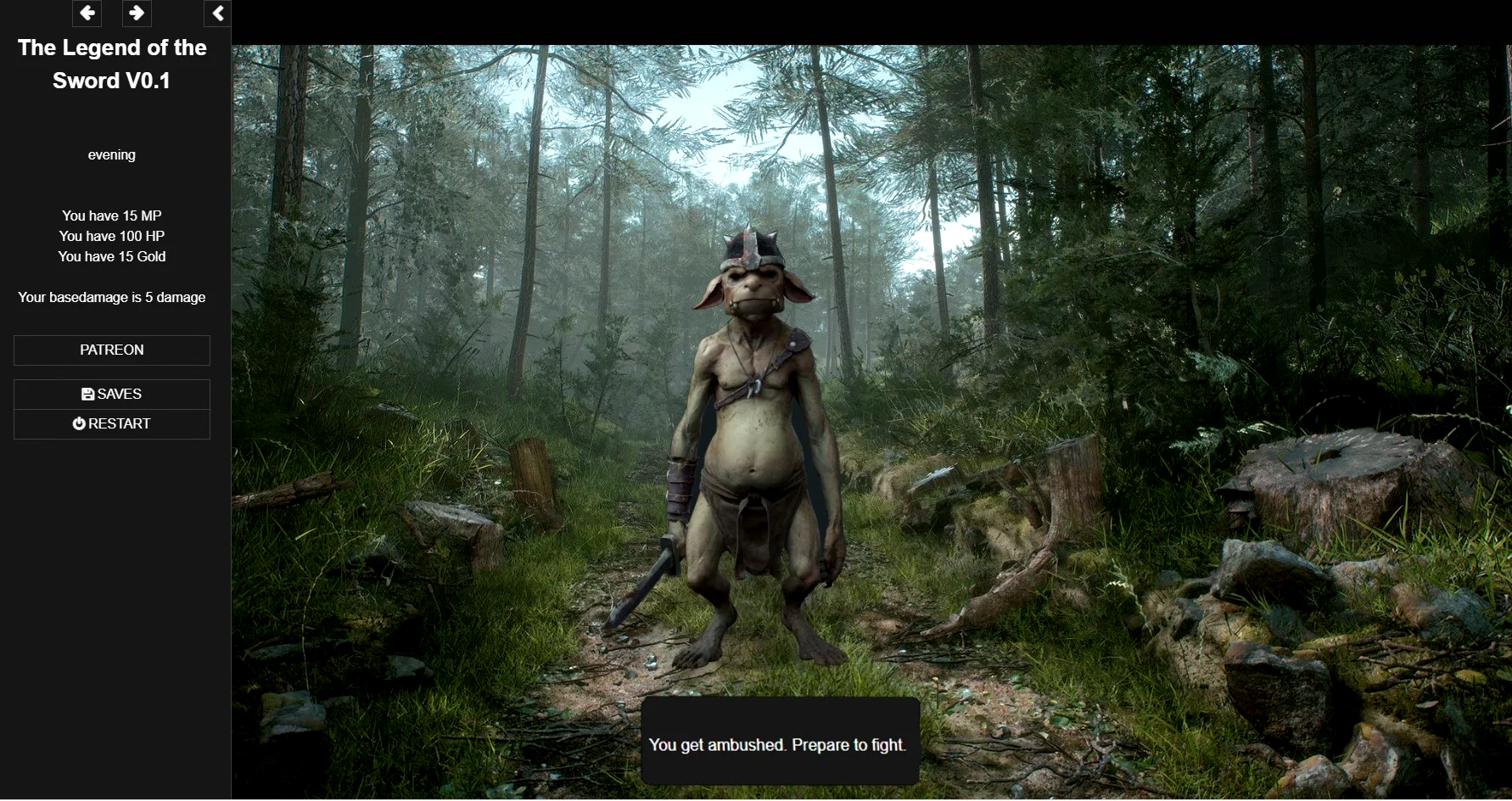The width and height of the screenshot is (1512, 801).
Task: Collapse the sidebar with the chevron toggle
Action: 218,13
